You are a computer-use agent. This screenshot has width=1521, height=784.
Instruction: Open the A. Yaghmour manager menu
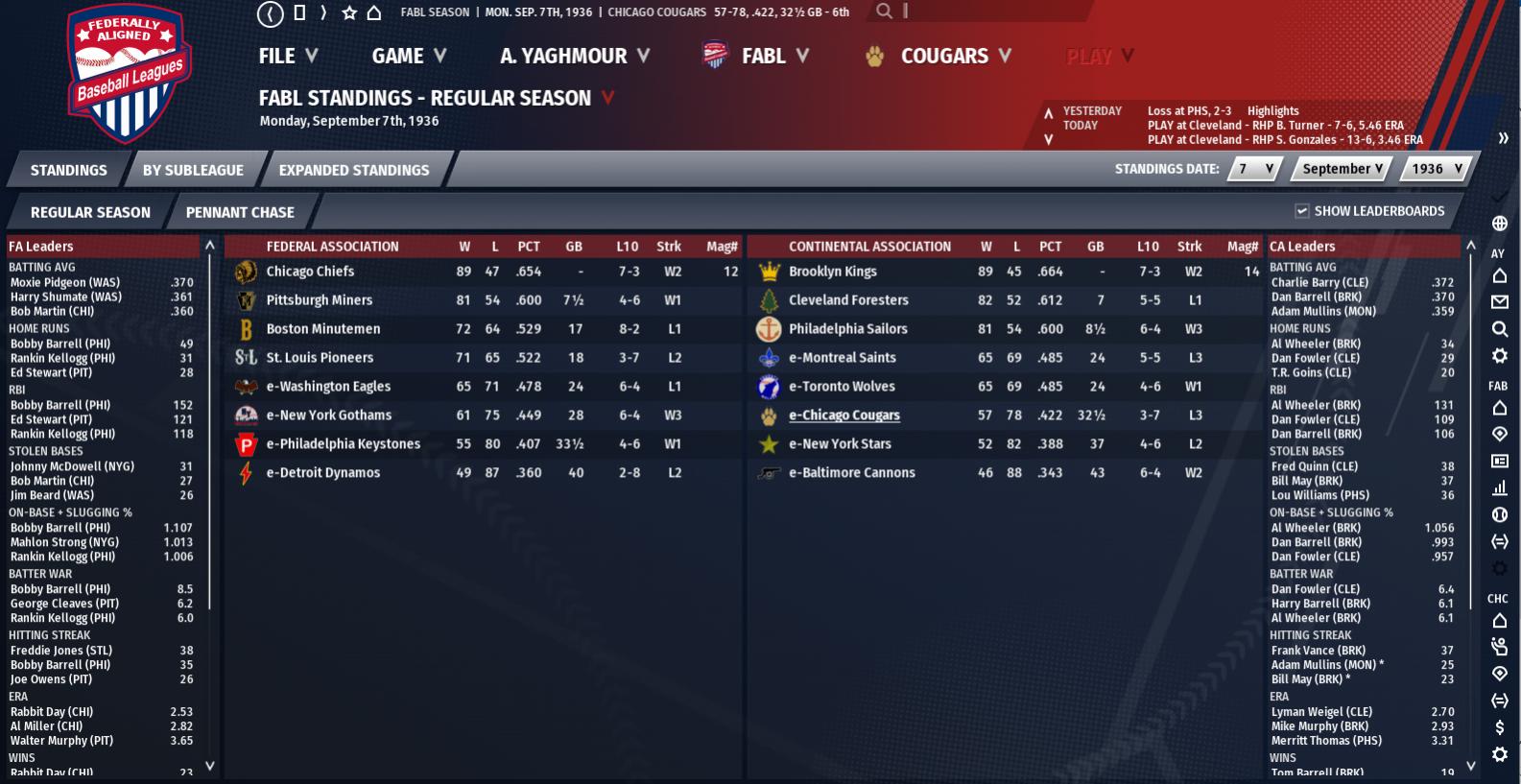574,57
